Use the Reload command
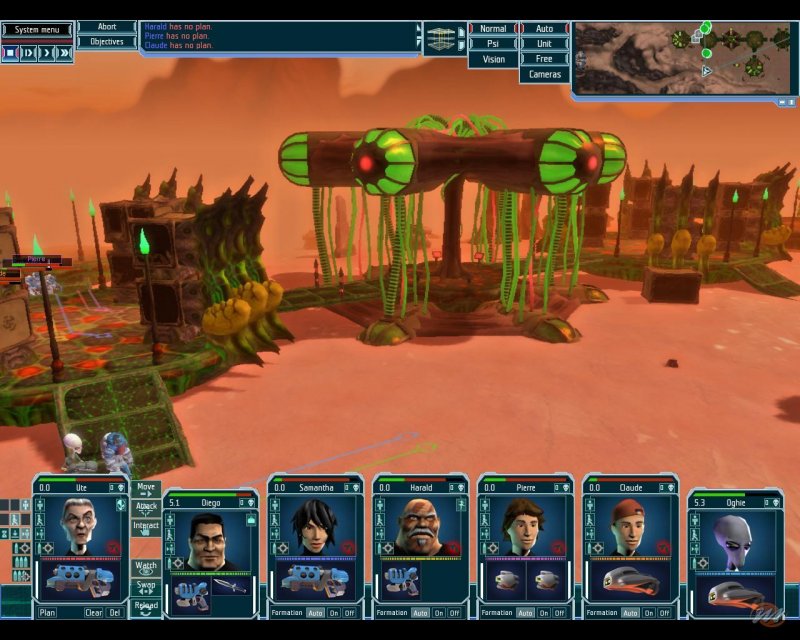 click(x=146, y=607)
